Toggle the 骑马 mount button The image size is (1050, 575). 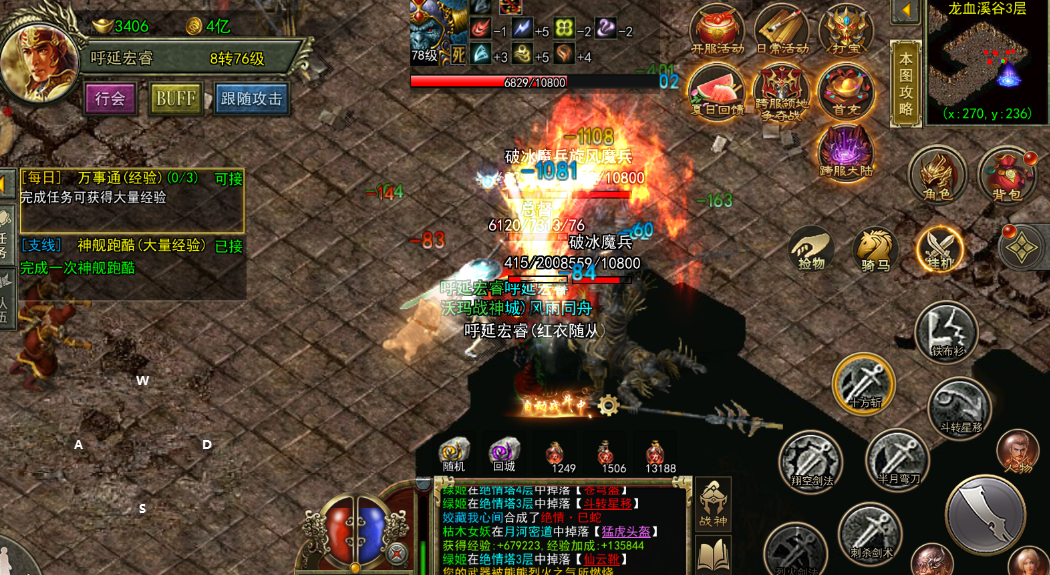pos(875,248)
